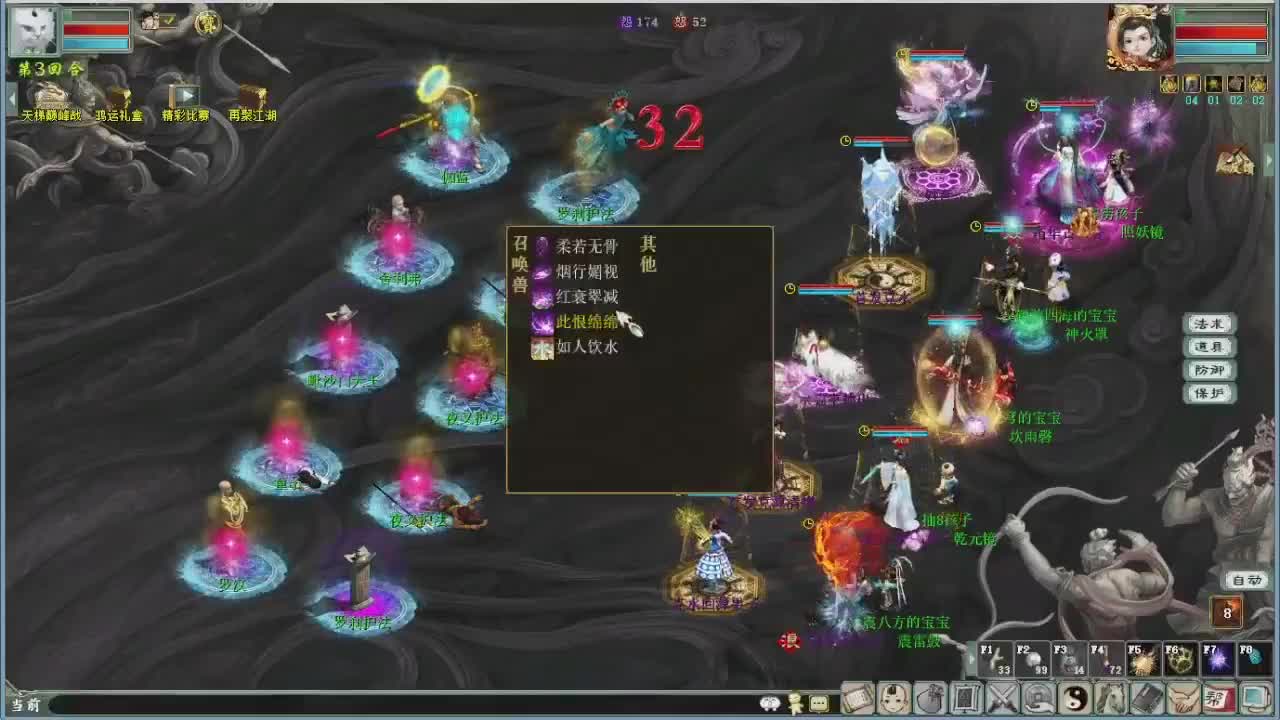Open the gold 宽 coin icon near top left
Viewport: 1280px width, 720px height.
[210, 23]
